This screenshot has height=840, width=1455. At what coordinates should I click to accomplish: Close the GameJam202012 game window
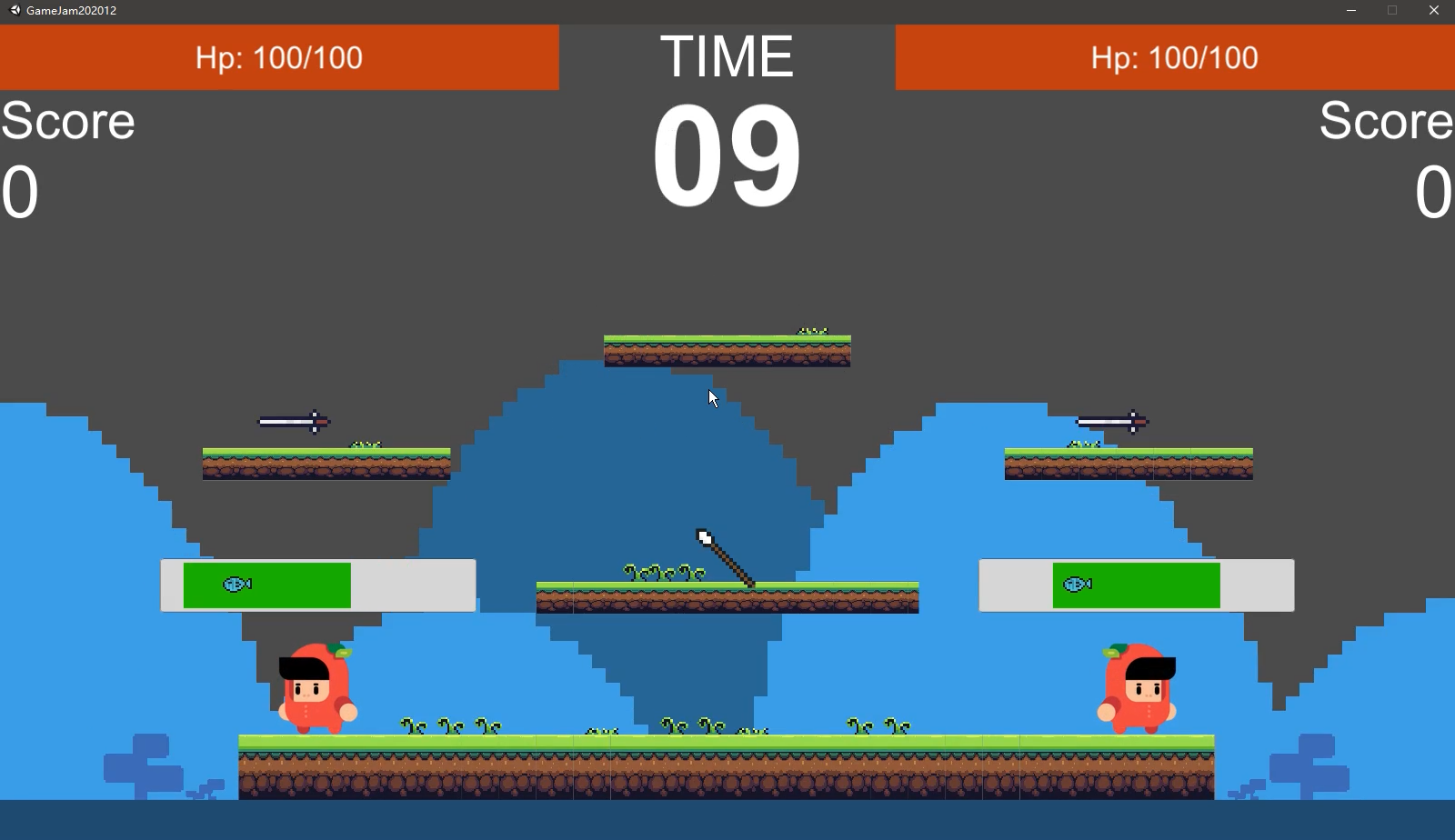(1433, 11)
